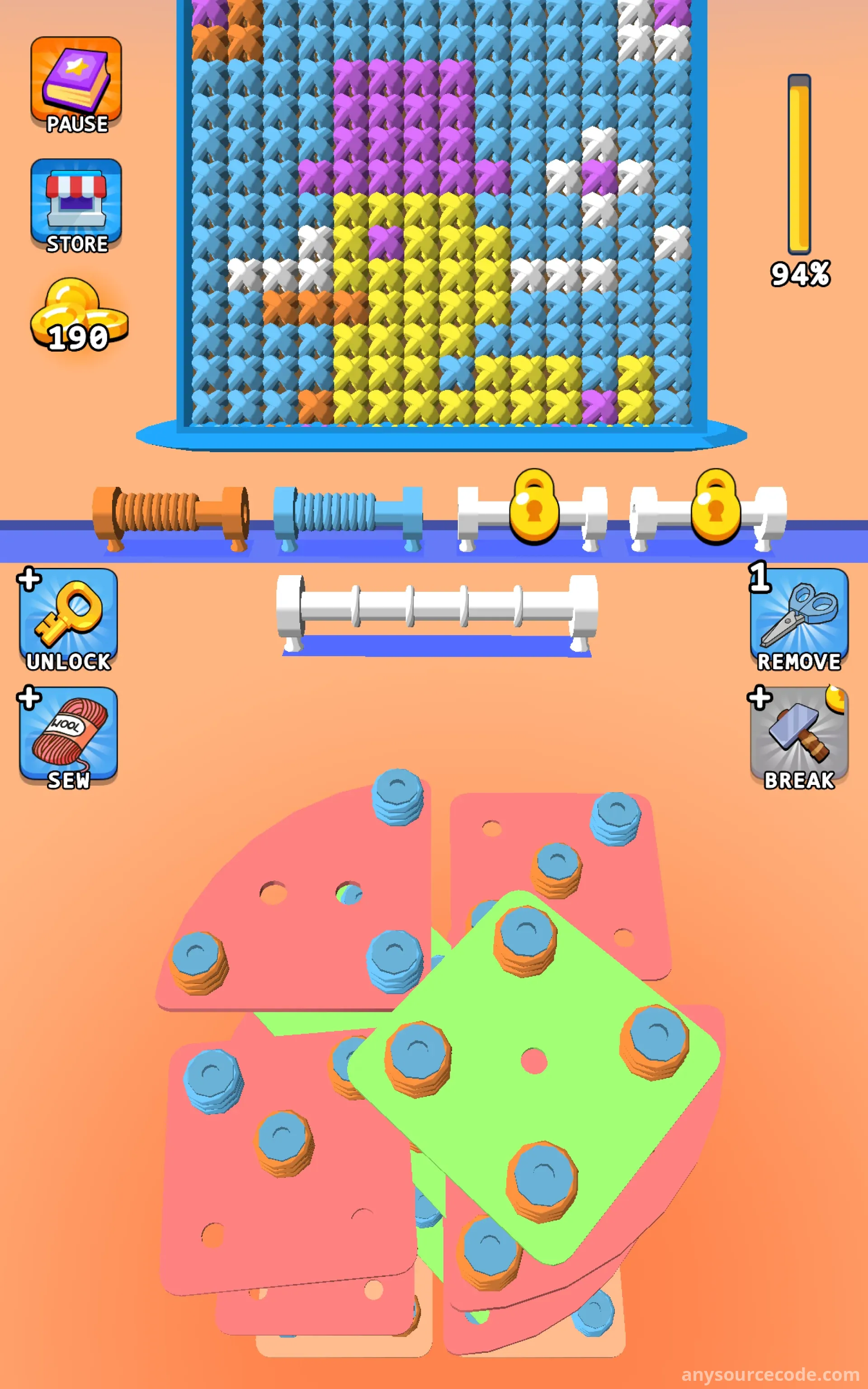Viewport: 868px width, 1389px height.
Task: Use the Remove scissors booster
Action: [798, 619]
